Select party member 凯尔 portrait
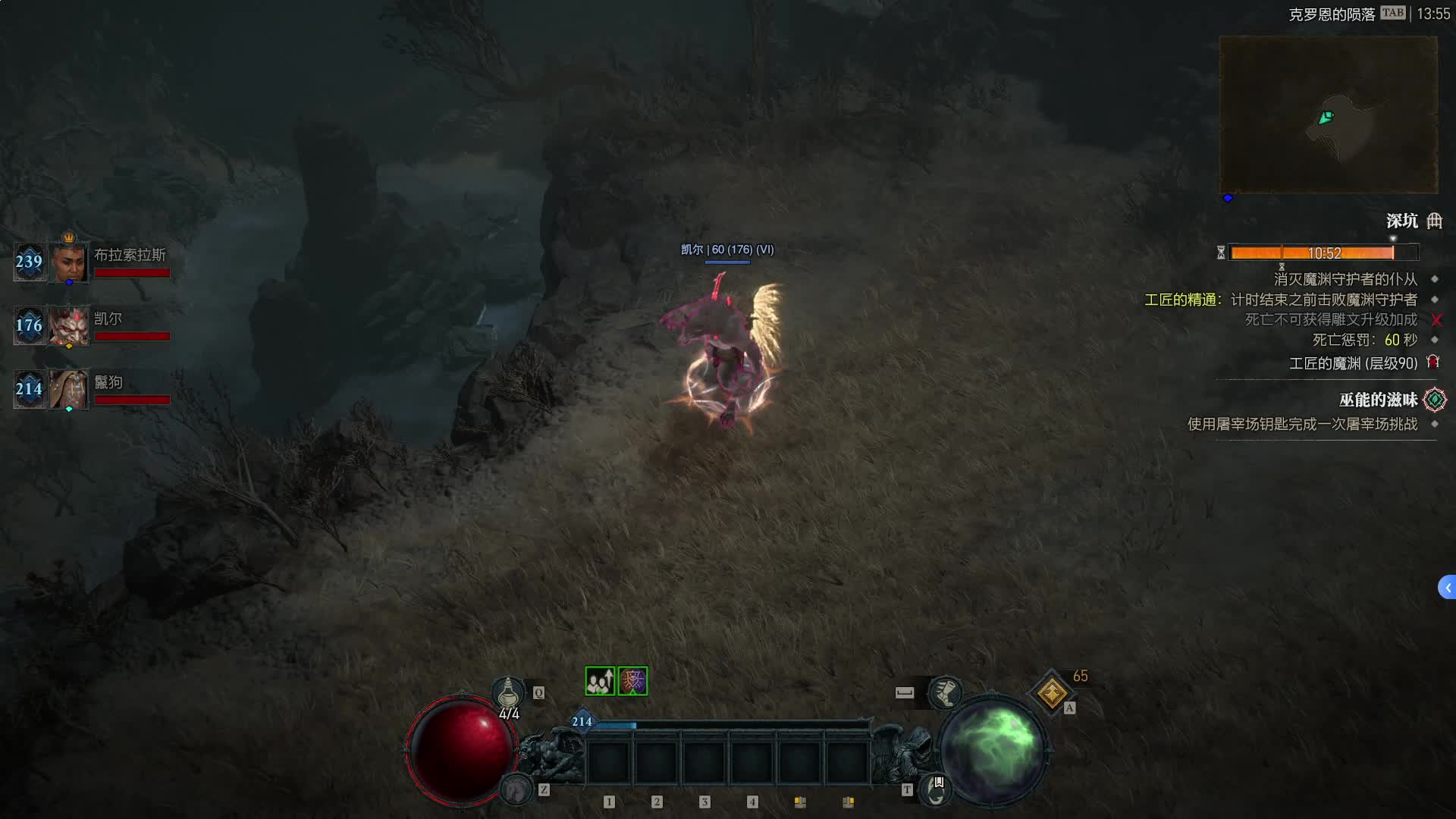 click(69, 326)
